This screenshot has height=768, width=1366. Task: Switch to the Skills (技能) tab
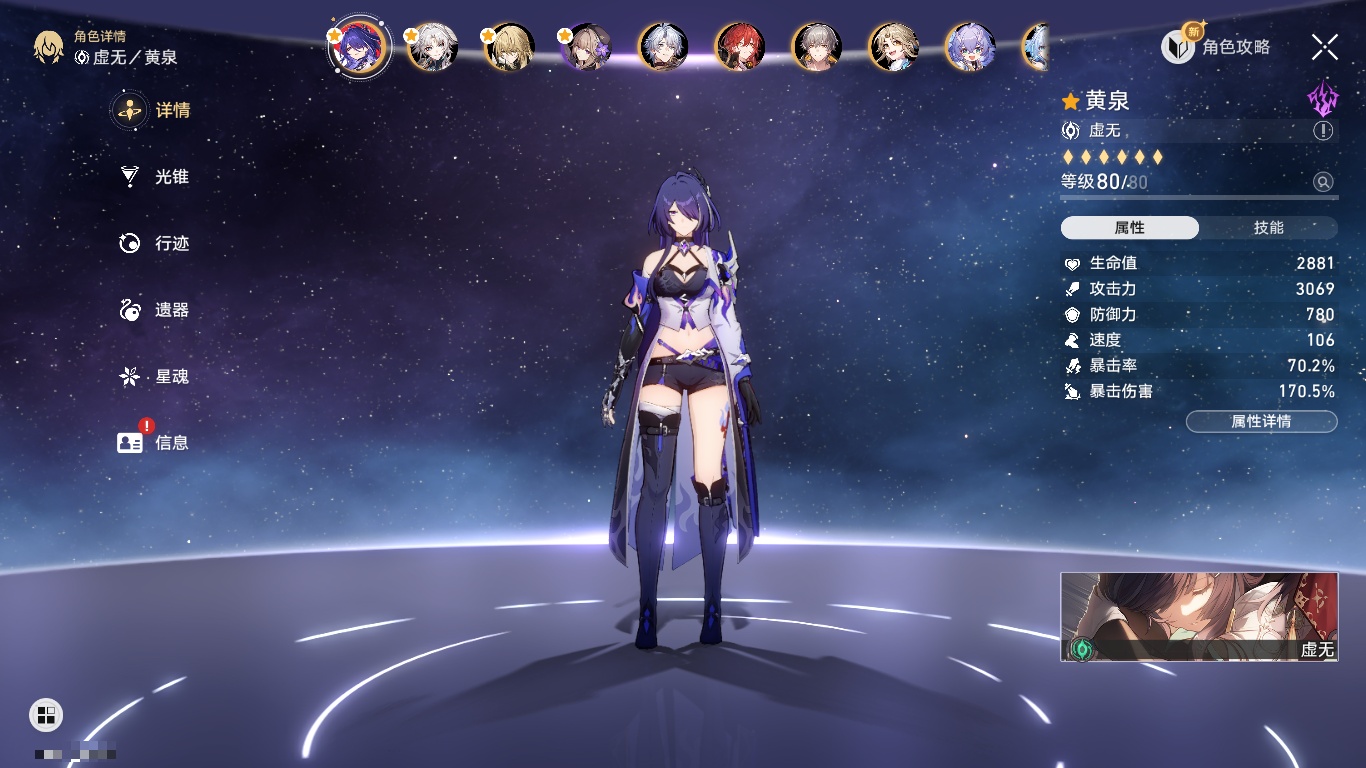pos(1268,228)
